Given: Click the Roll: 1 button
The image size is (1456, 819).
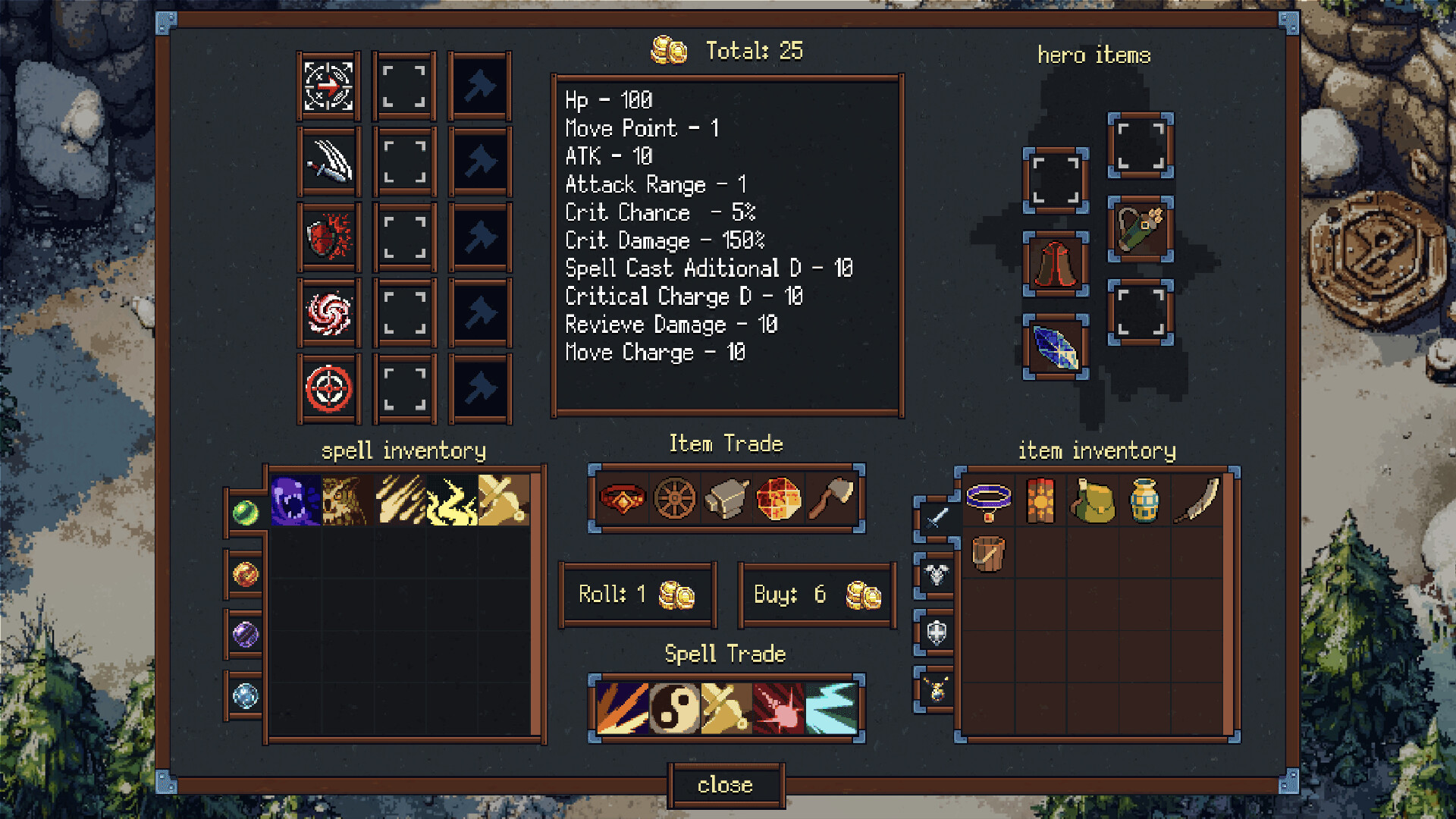Looking at the screenshot, I should [637, 594].
